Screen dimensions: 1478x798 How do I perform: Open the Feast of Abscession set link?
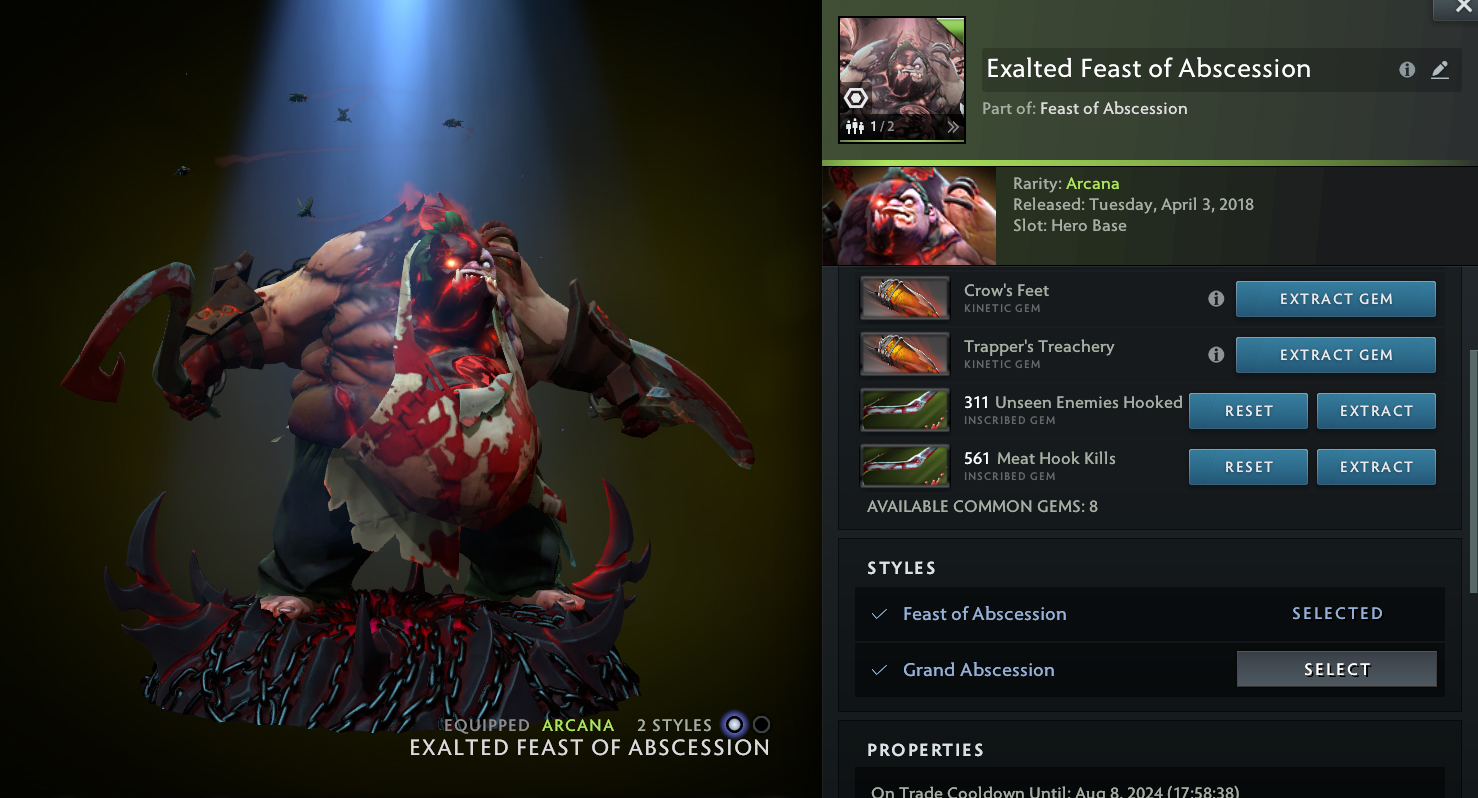pos(1113,109)
